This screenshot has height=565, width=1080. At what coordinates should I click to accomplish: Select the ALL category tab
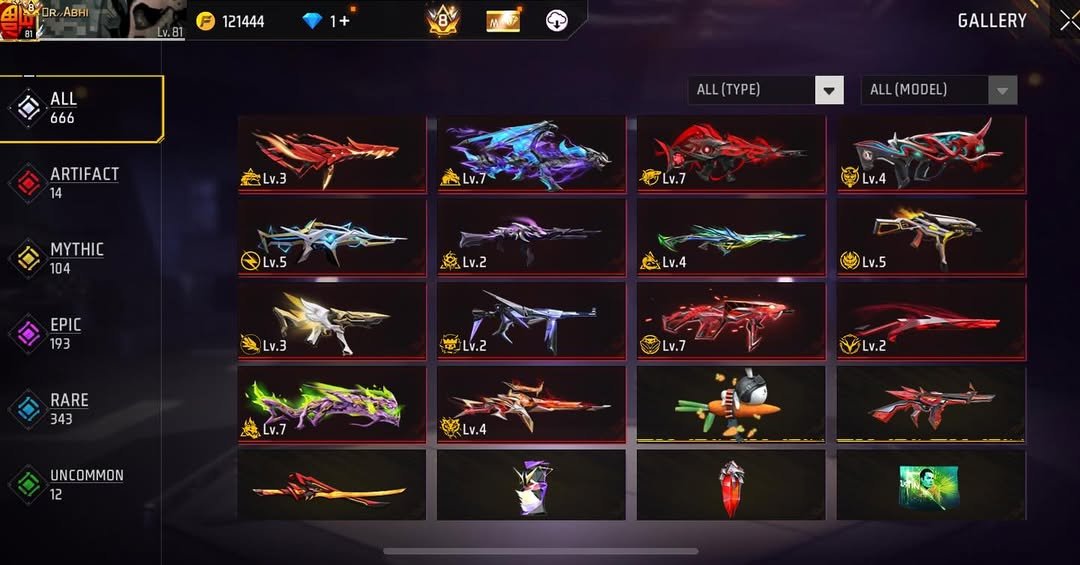click(x=82, y=108)
